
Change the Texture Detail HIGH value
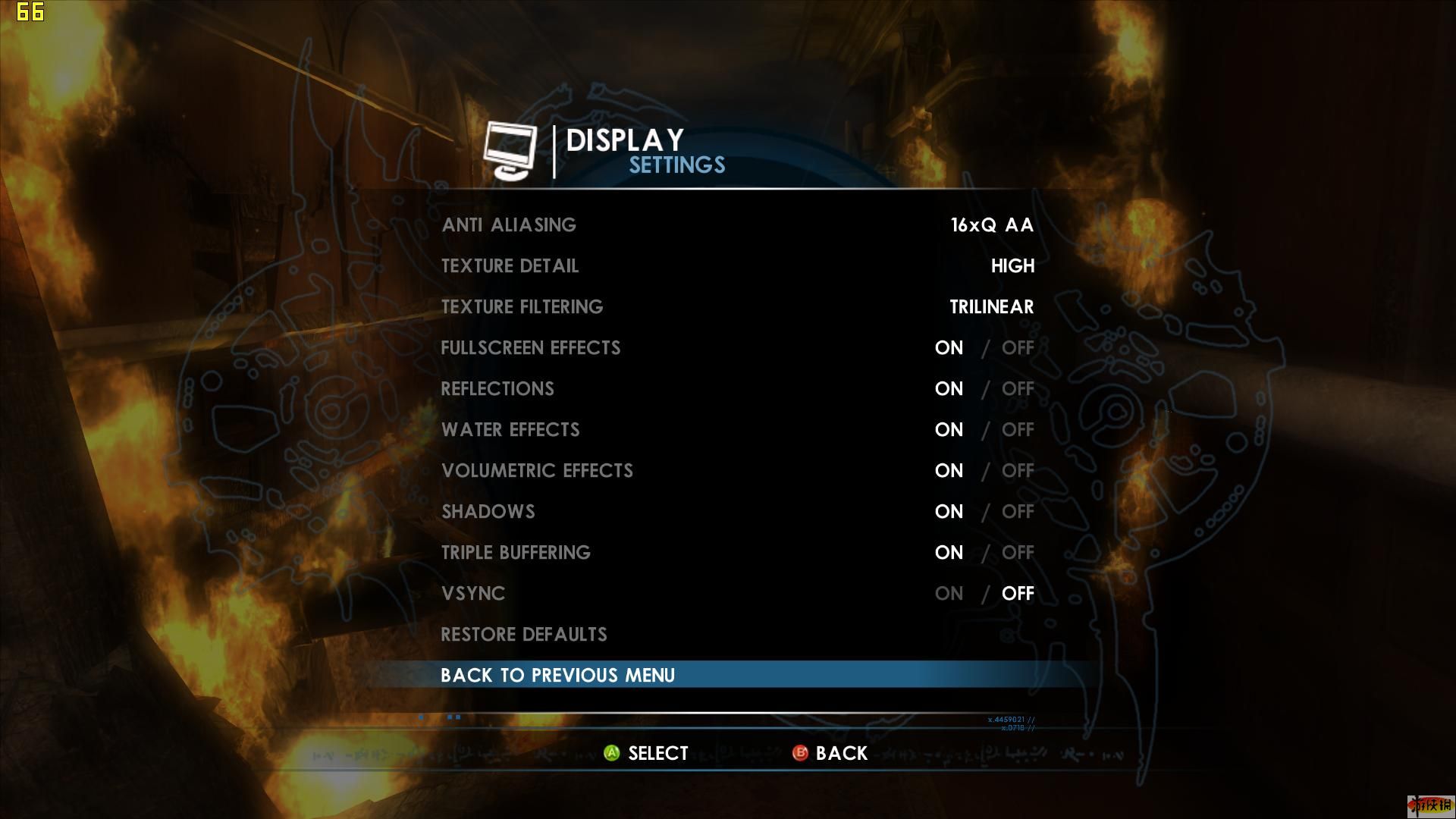[x=1012, y=266]
